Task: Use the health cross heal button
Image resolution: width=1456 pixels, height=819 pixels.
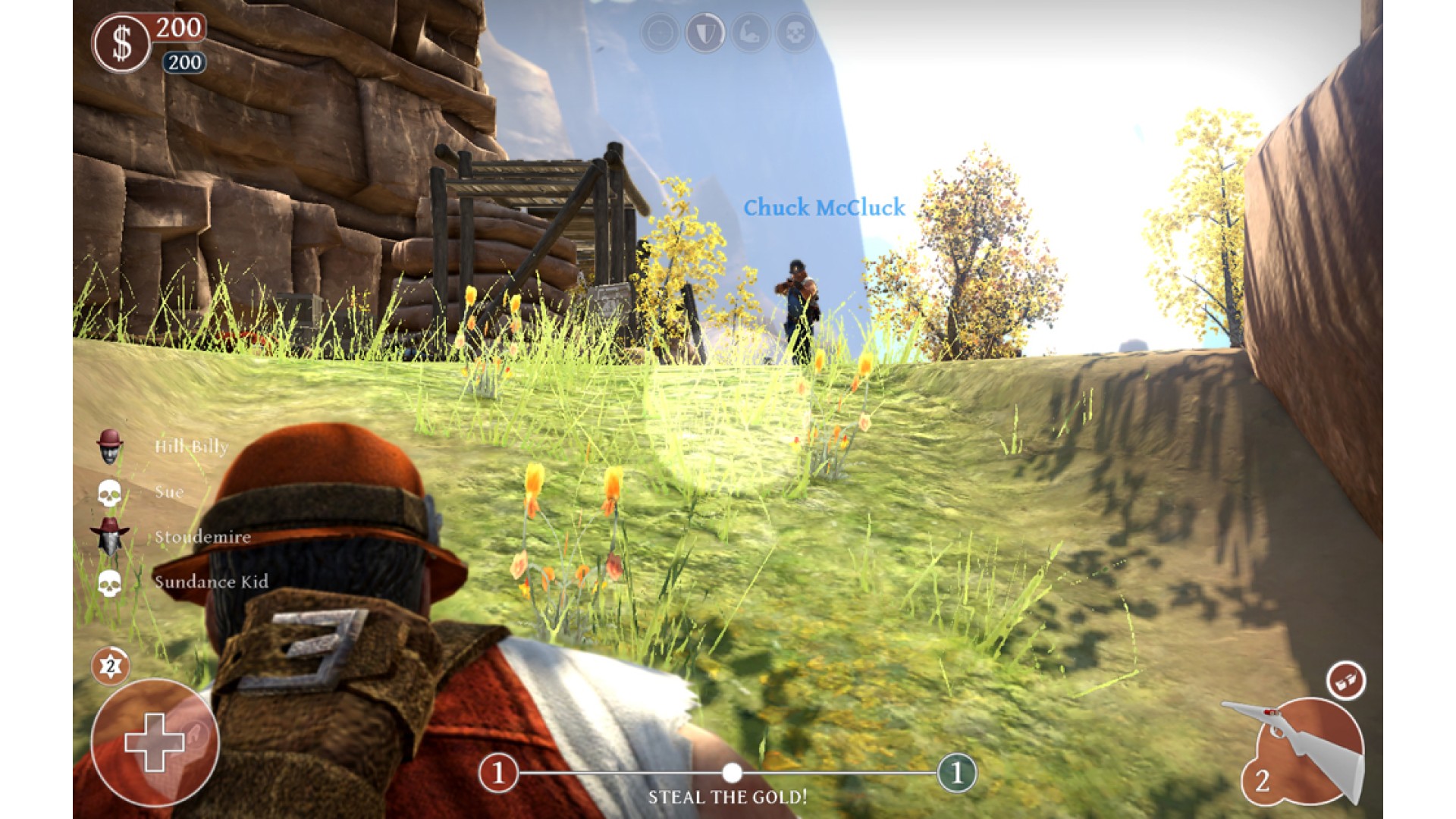Action: tap(155, 742)
